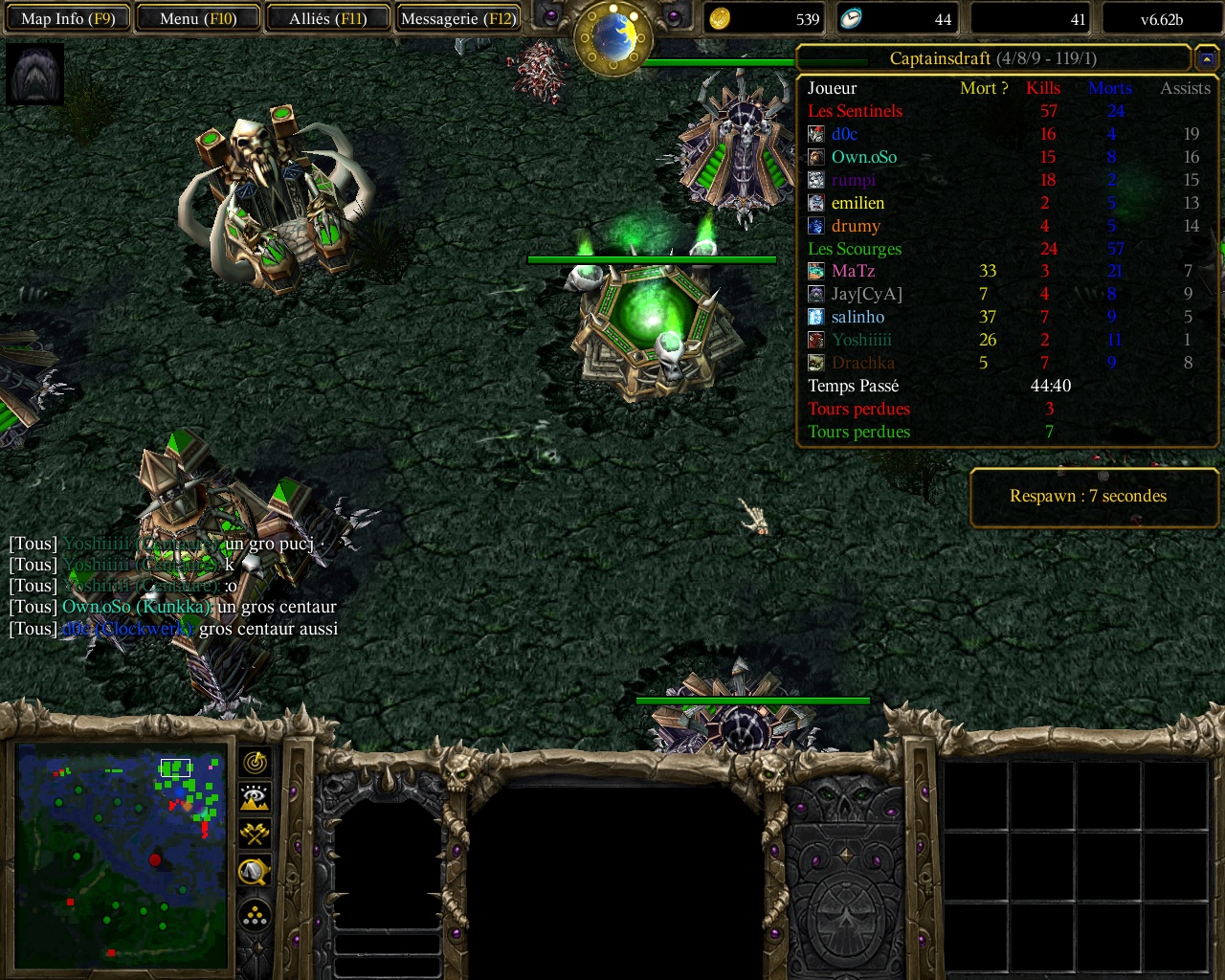Screen dimensions: 1225x980
Task: Open the Messagerie (F12) chat log
Action: point(458,18)
